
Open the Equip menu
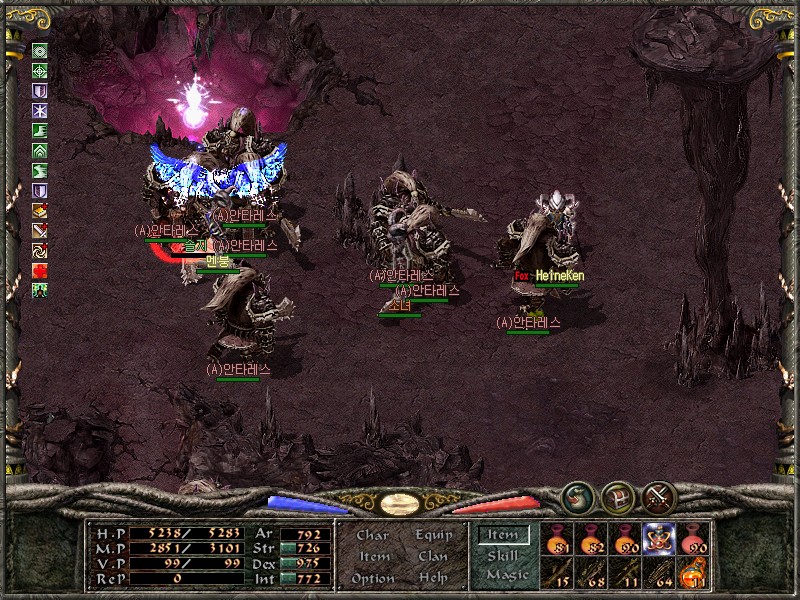coord(433,535)
